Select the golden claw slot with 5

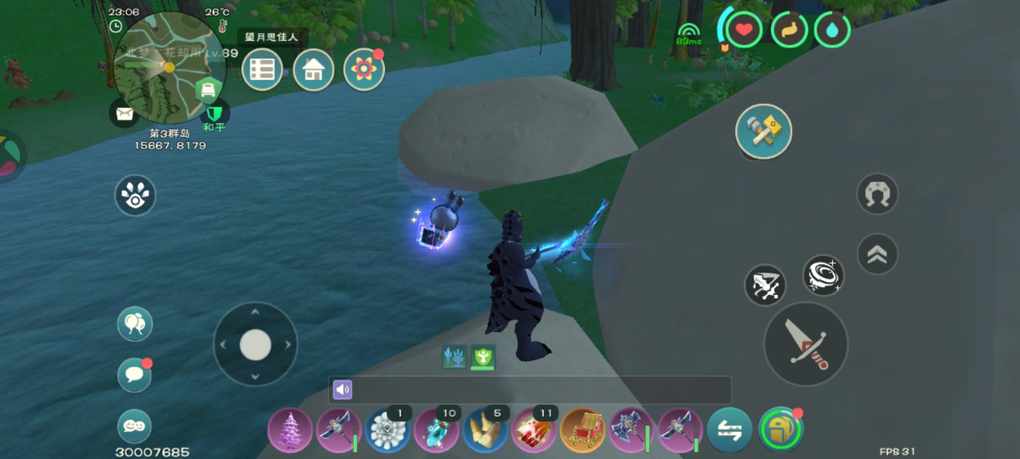pos(485,431)
